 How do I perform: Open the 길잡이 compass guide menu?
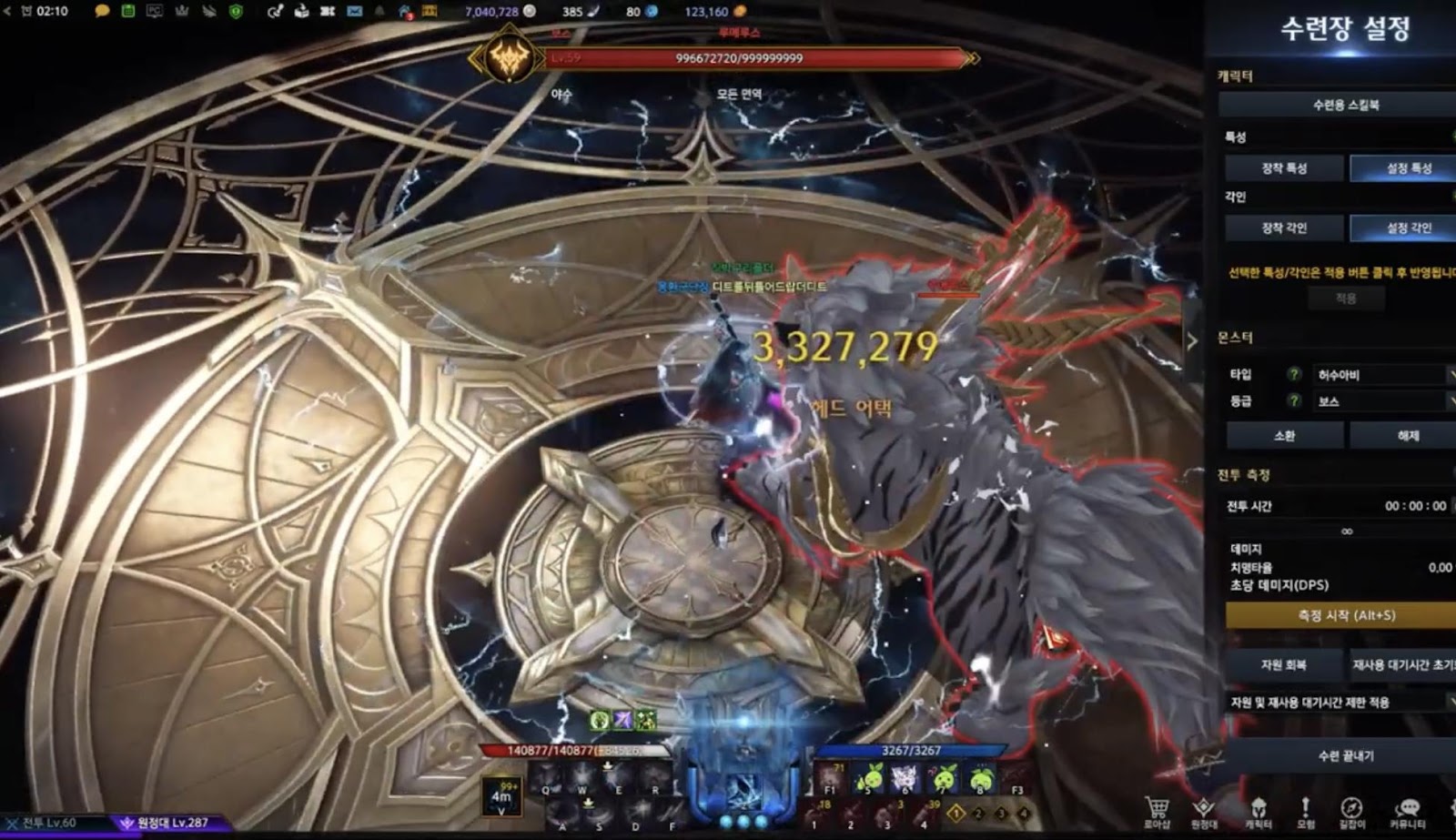(1351, 810)
